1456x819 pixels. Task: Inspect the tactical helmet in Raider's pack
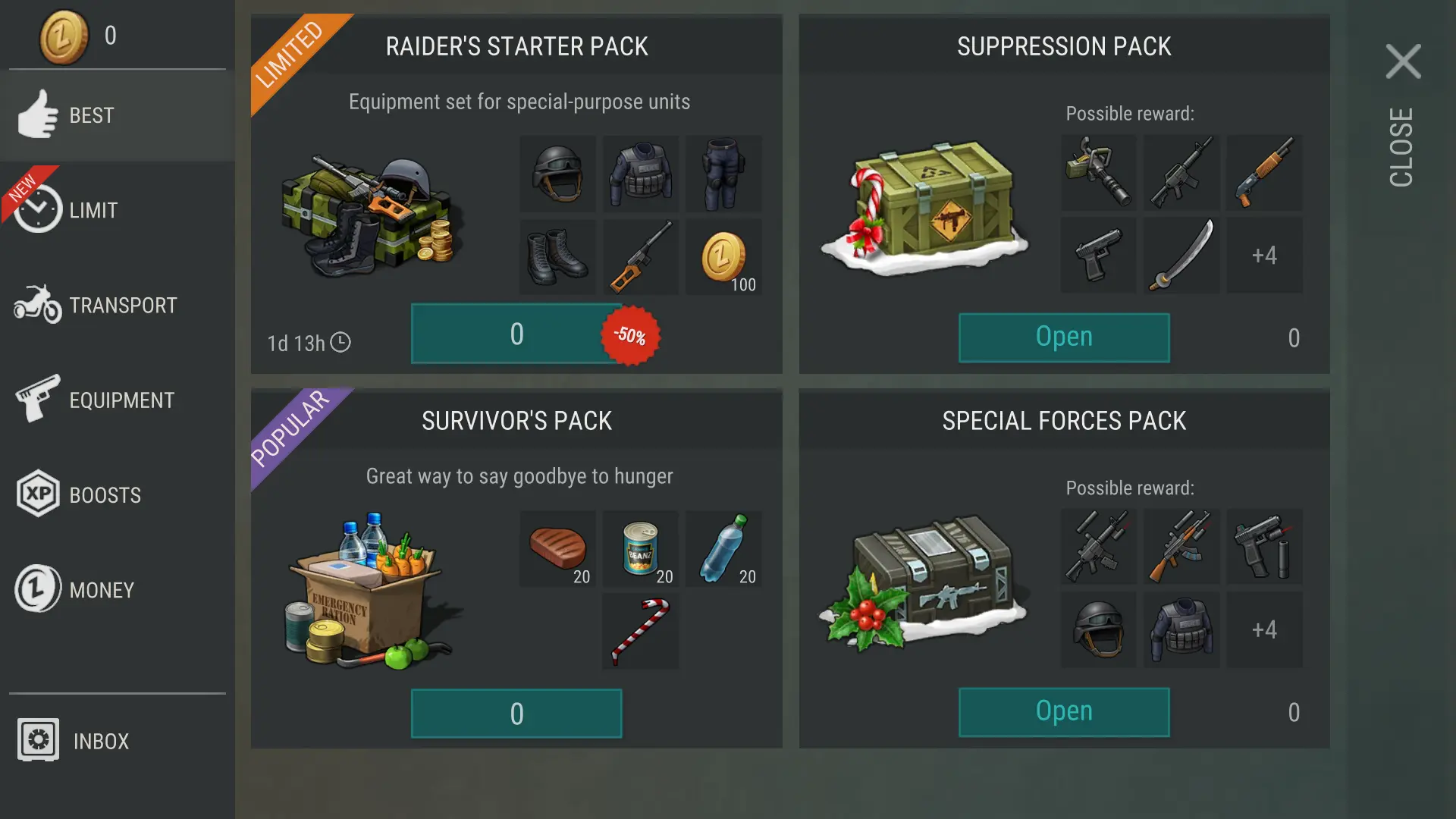pos(557,174)
